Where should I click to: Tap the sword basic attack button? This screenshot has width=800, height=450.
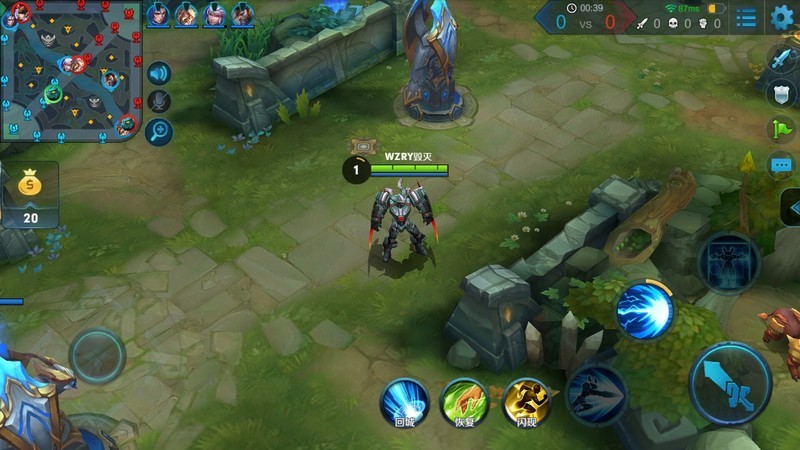[x=730, y=383]
